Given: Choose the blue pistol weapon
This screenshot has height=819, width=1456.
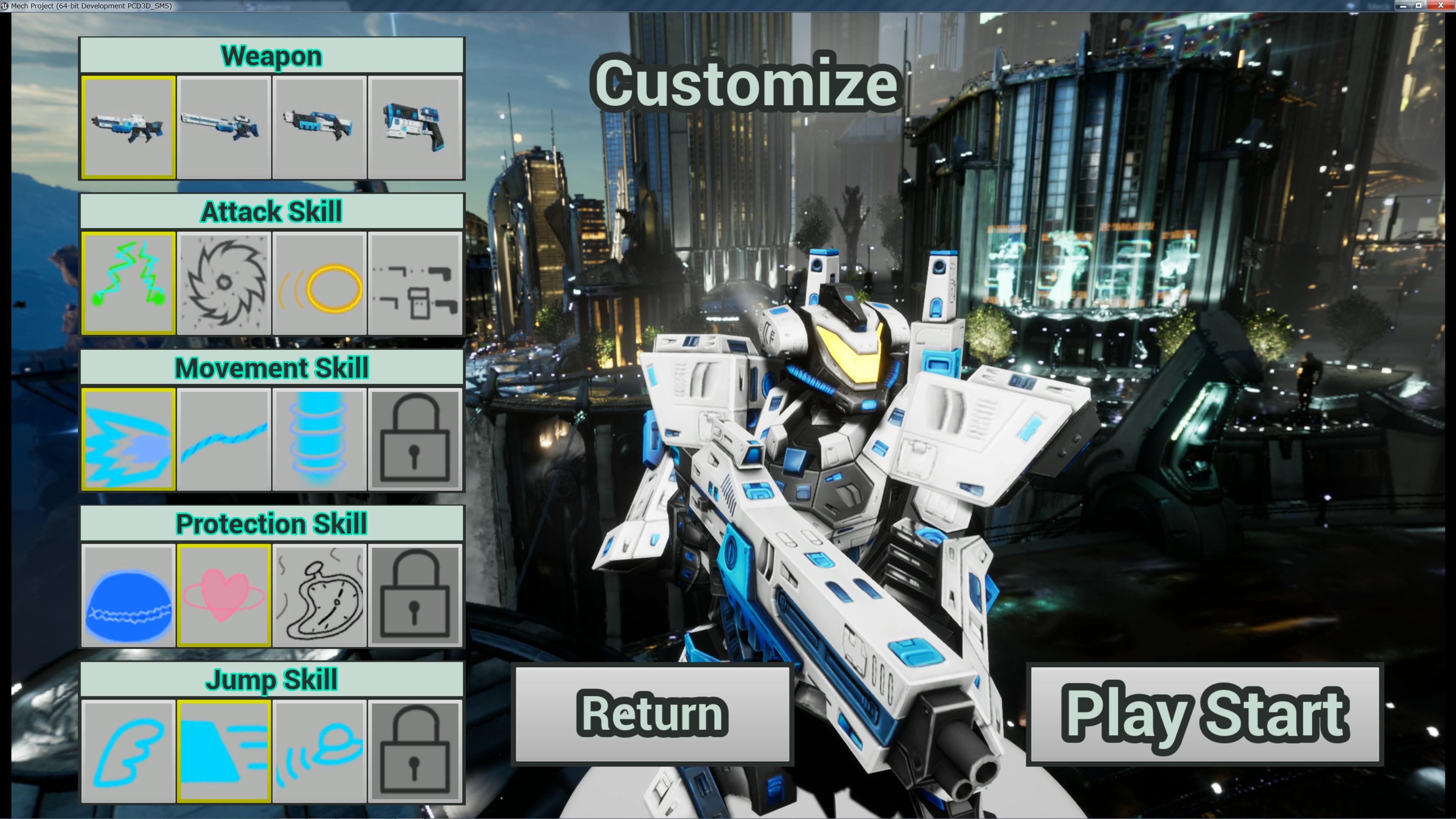Looking at the screenshot, I should [415, 128].
